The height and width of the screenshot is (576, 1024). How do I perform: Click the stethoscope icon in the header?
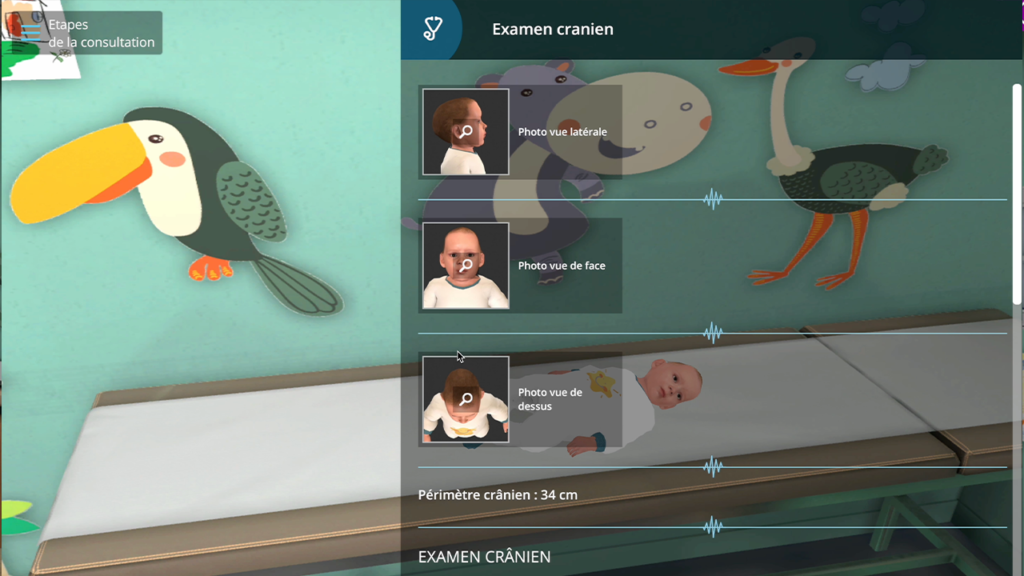[x=431, y=29]
